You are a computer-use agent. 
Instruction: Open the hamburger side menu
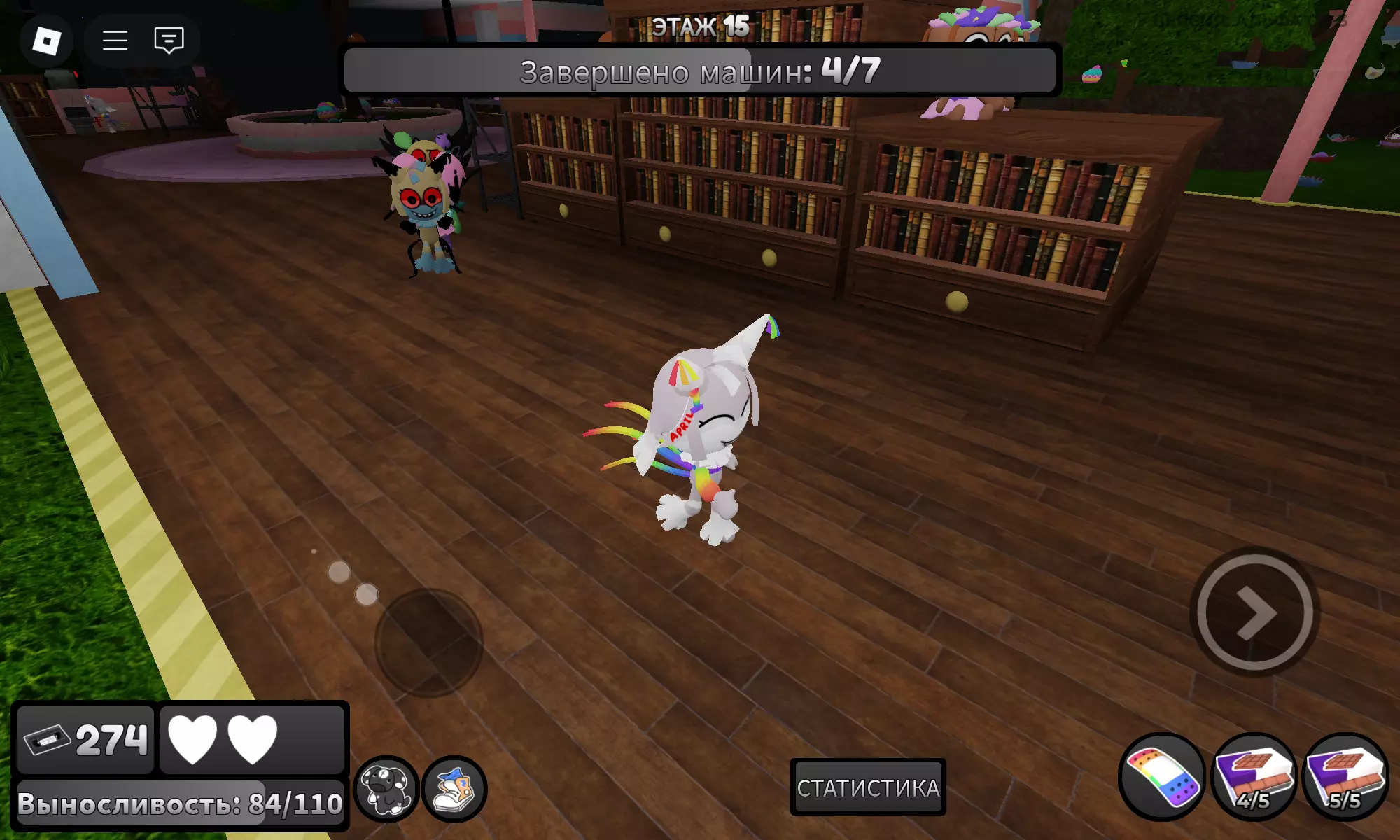click(x=115, y=41)
